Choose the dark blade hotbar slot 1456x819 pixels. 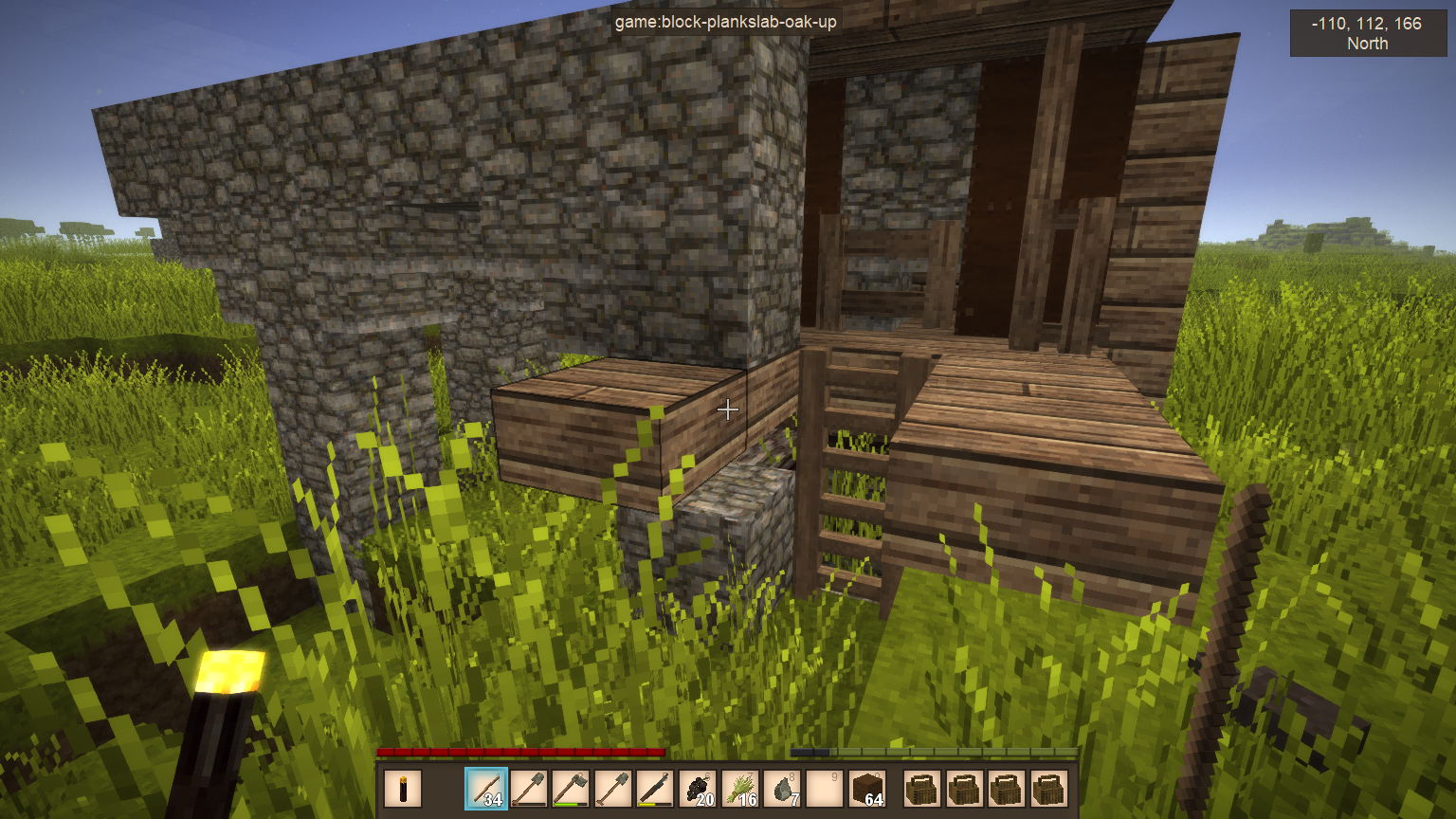point(655,789)
